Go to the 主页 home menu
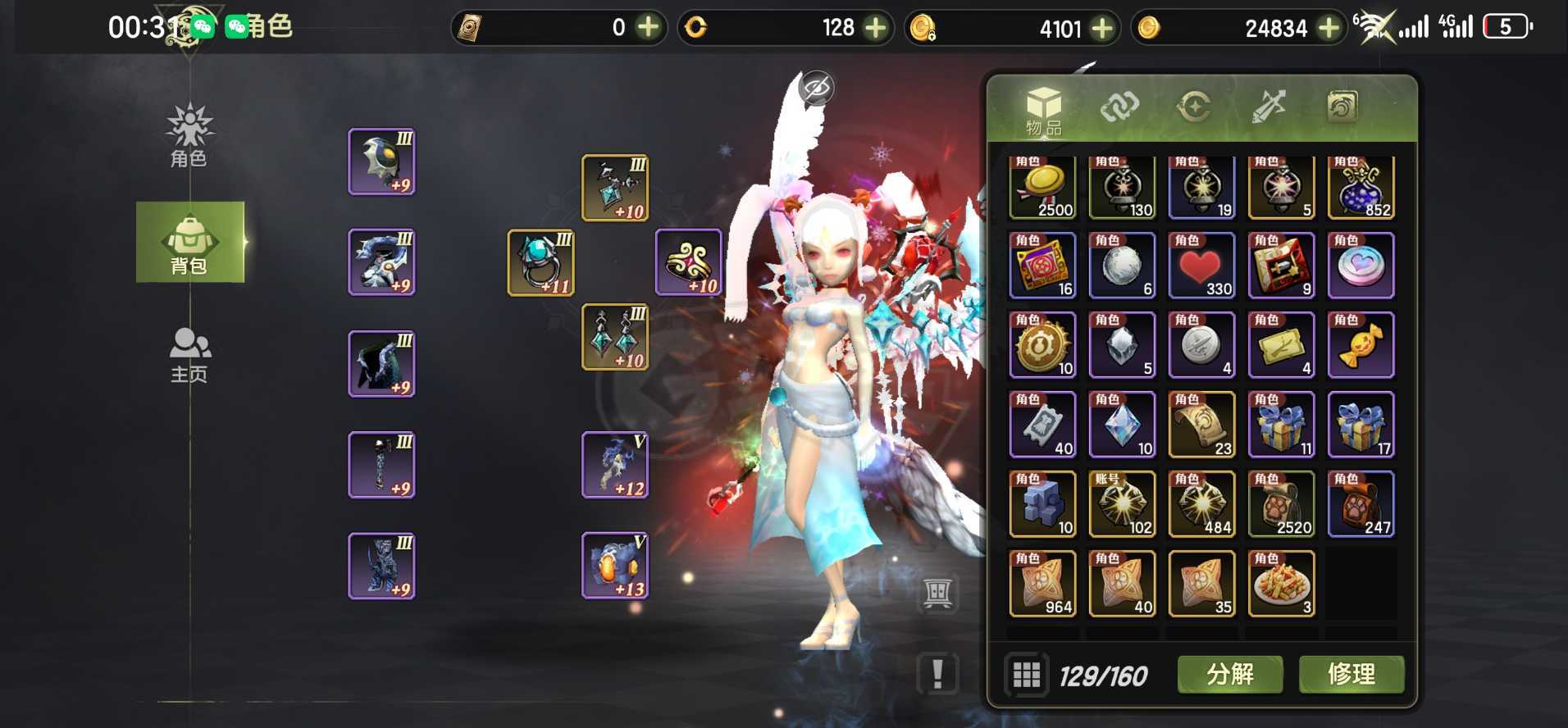1568x728 pixels. (x=189, y=355)
